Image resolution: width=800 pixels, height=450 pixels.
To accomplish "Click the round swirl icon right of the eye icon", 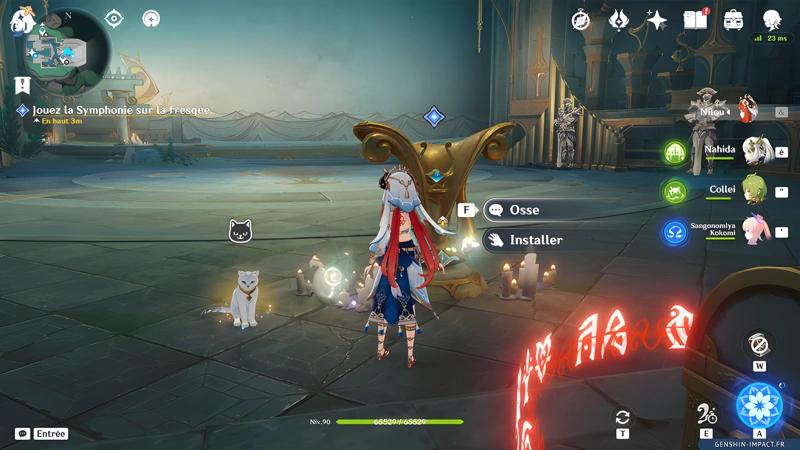I will pyautogui.click(x=151, y=18).
